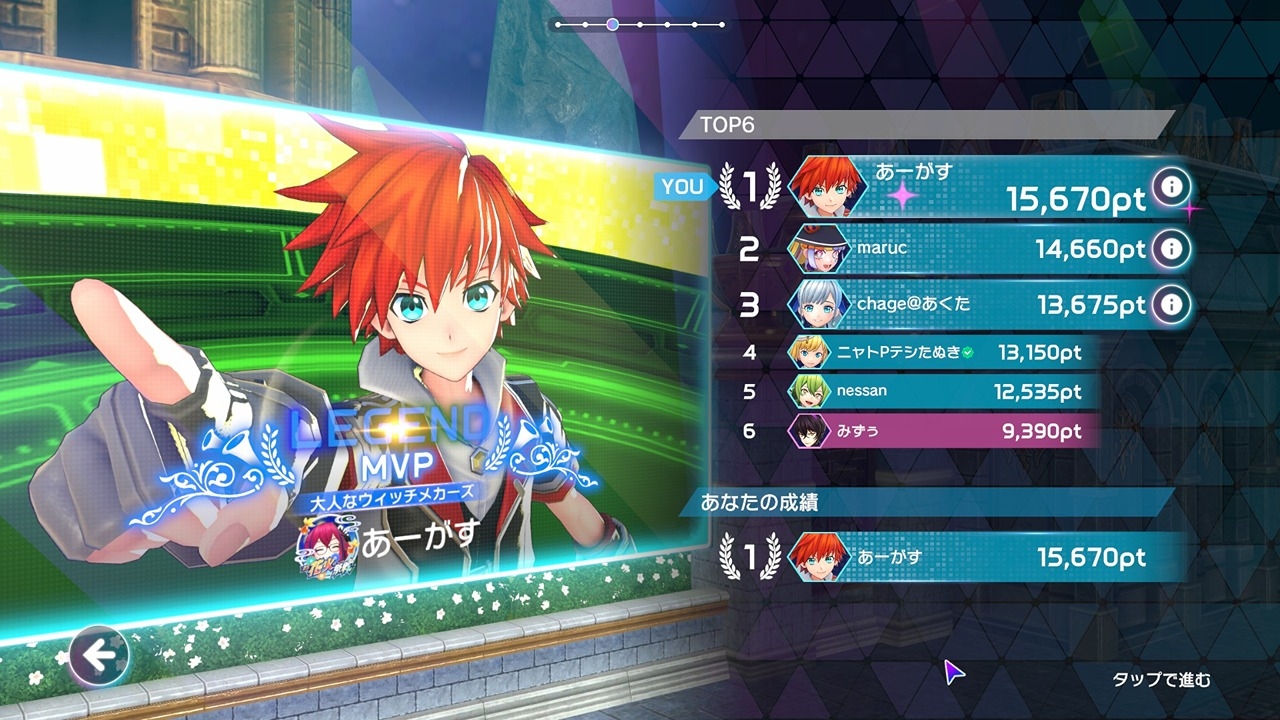Select the maruc ranking row
Viewport: 1280px width, 720px height.
tap(960, 249)
